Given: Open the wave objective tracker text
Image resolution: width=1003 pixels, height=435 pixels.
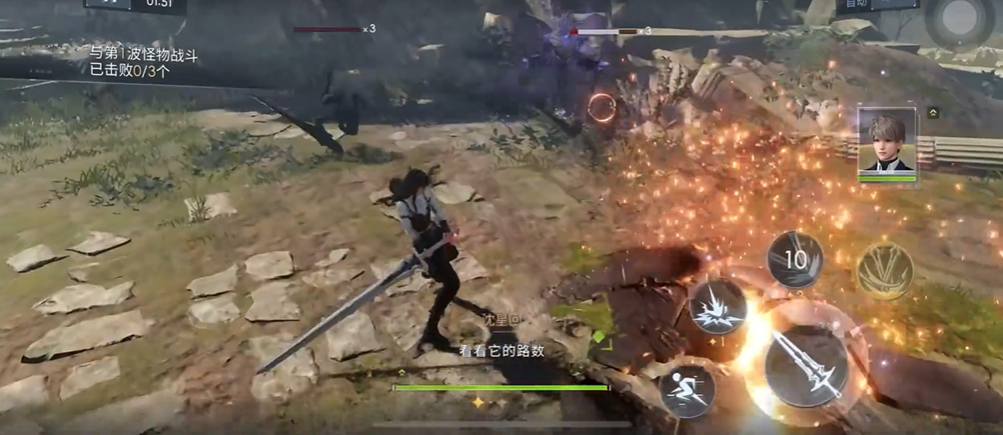Looking at the screenshot, I should tap(144, 63).
